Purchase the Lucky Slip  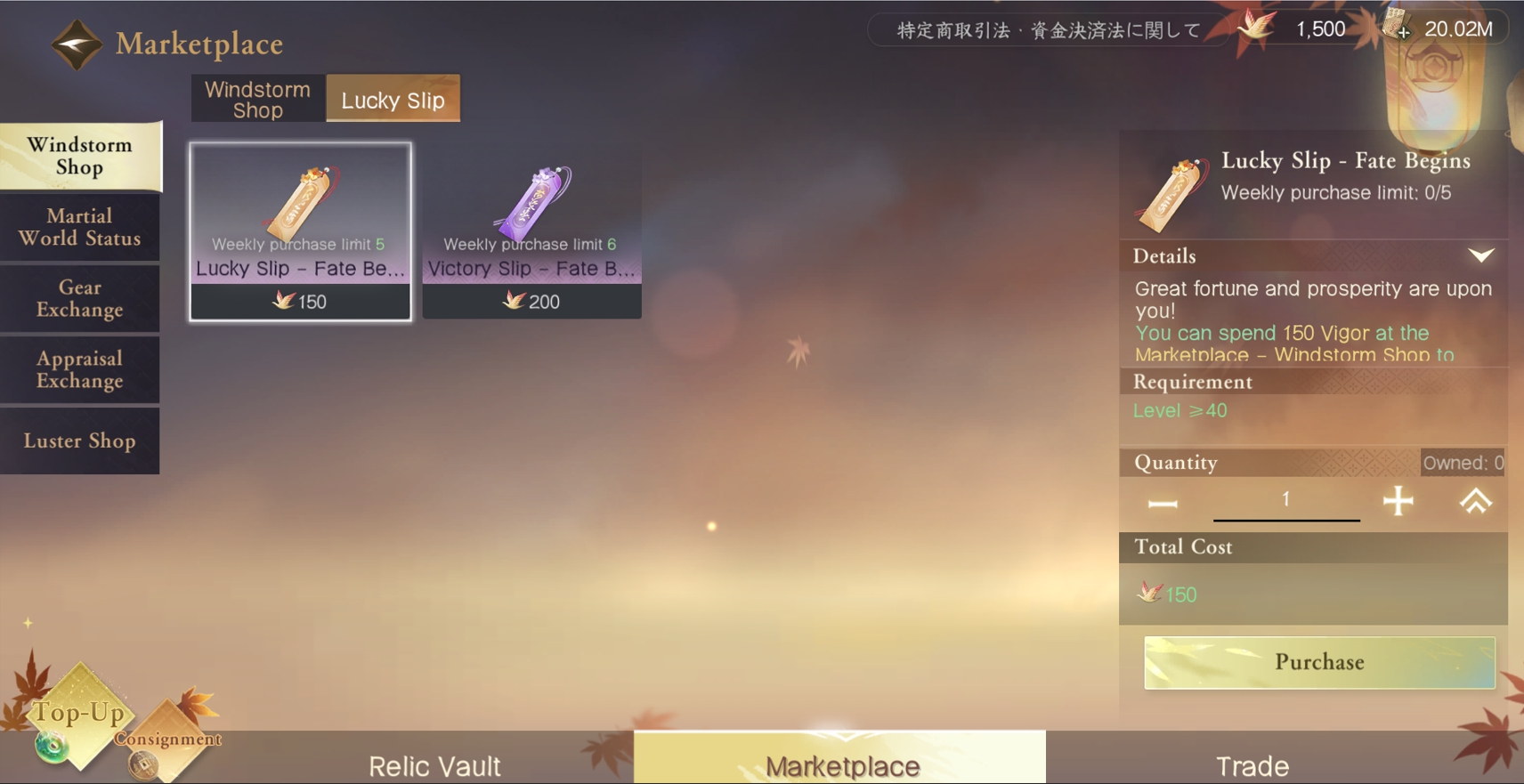(x=1318, y=662)
